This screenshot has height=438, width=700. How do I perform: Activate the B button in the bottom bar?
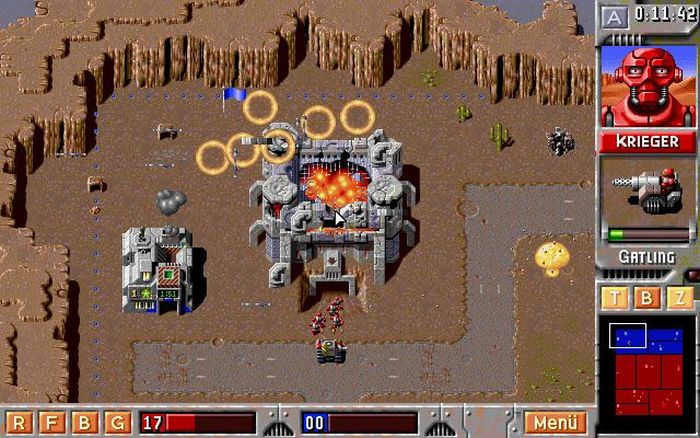tap(85, 423)
